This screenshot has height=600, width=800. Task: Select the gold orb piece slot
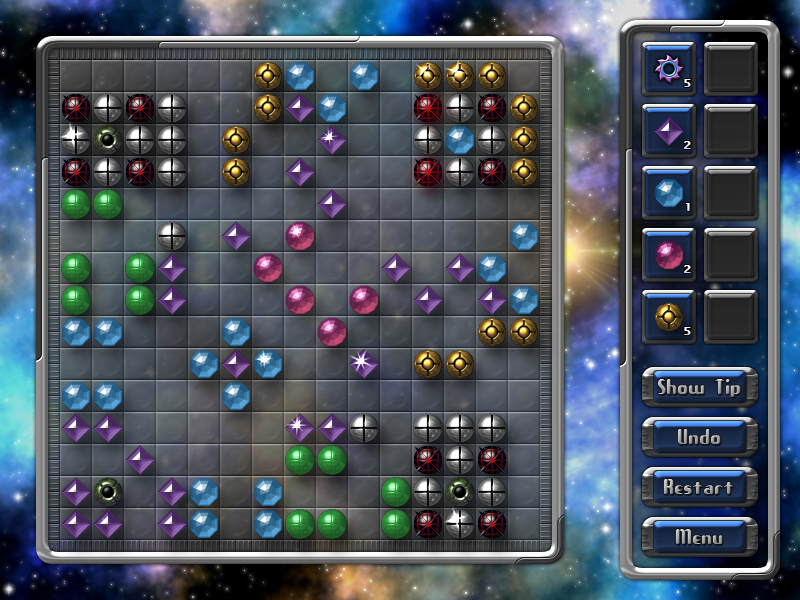click(668, 316)
